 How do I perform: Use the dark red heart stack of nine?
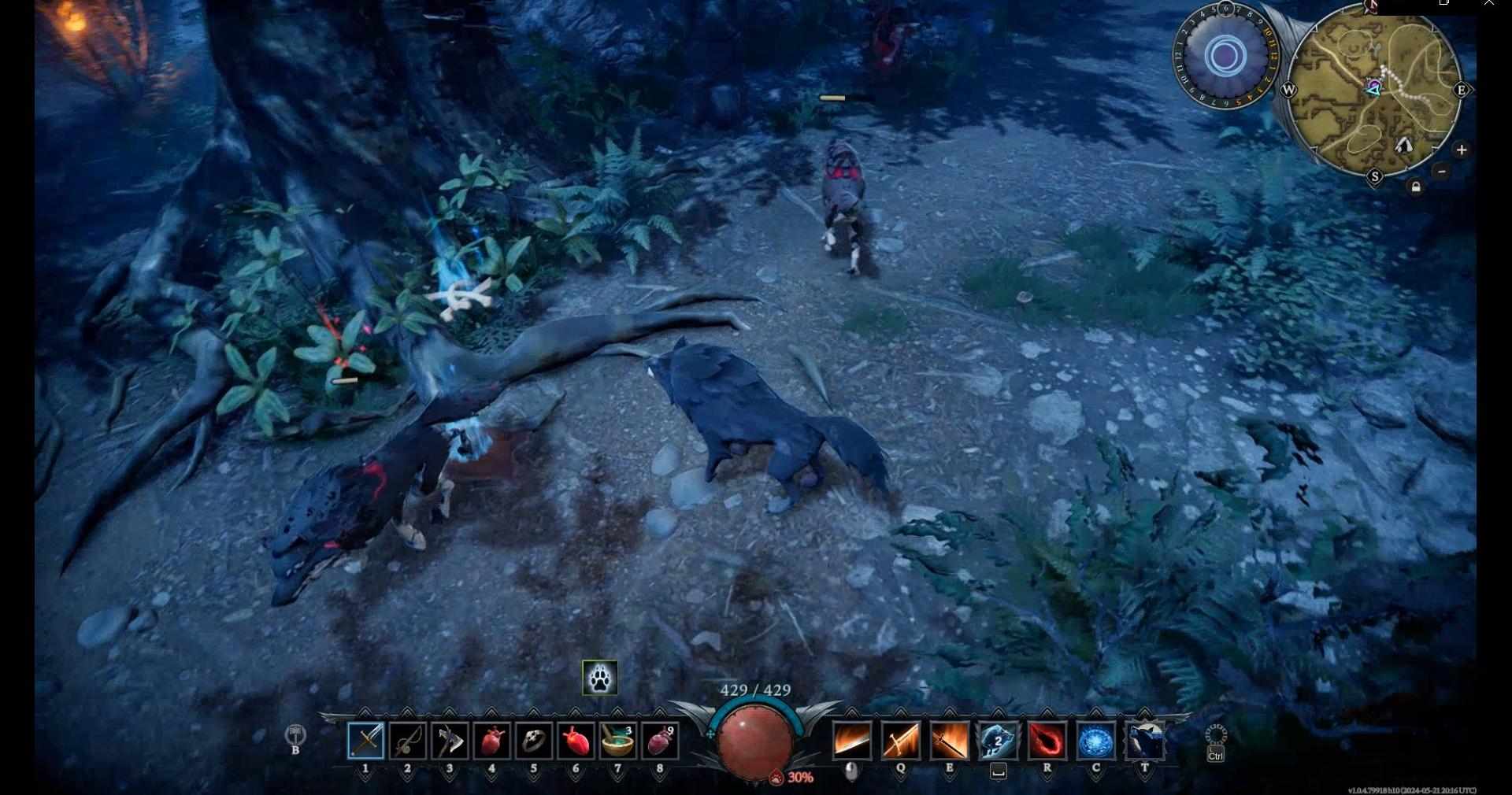660,740
